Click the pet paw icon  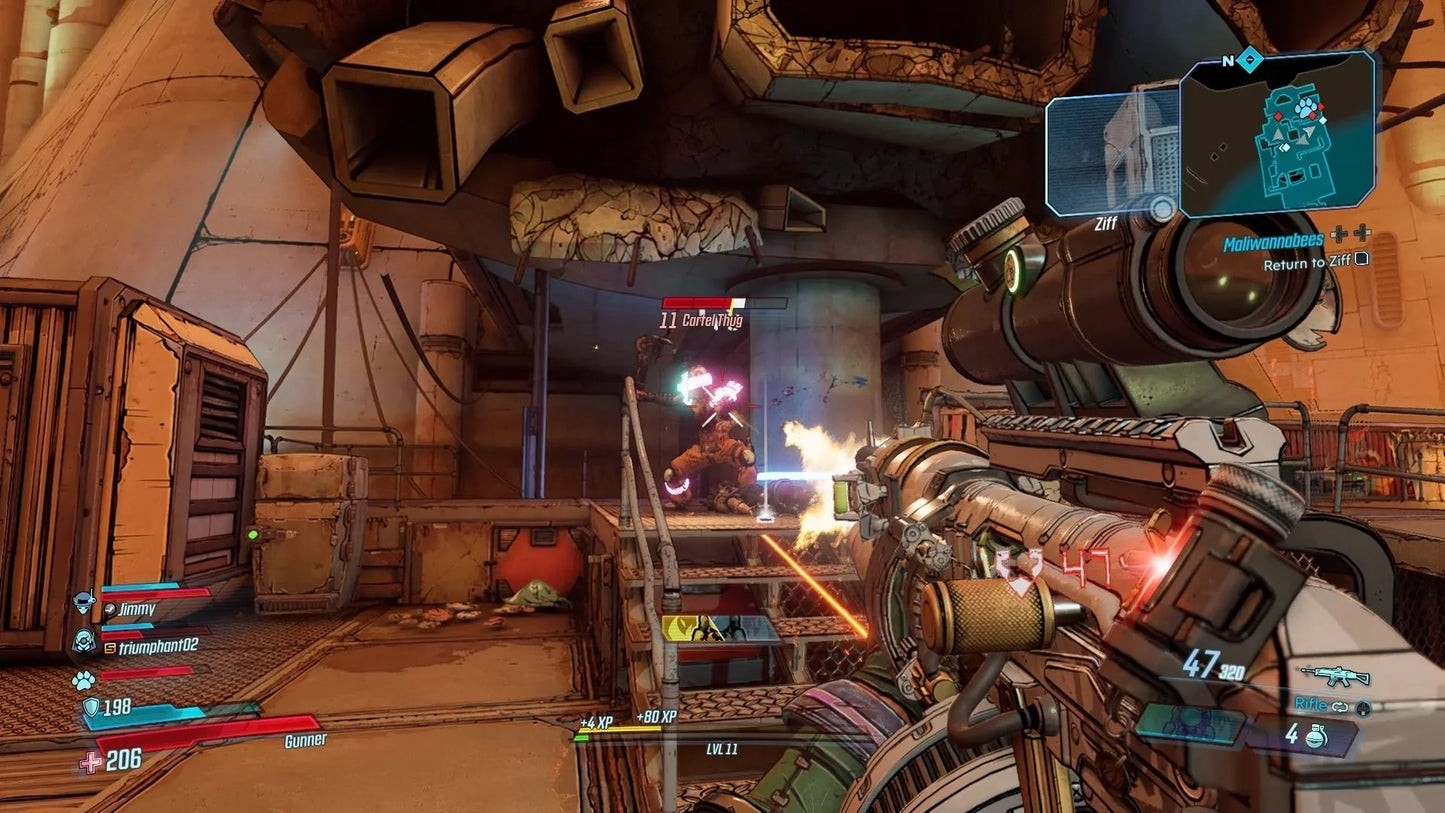tap(83, 680)
